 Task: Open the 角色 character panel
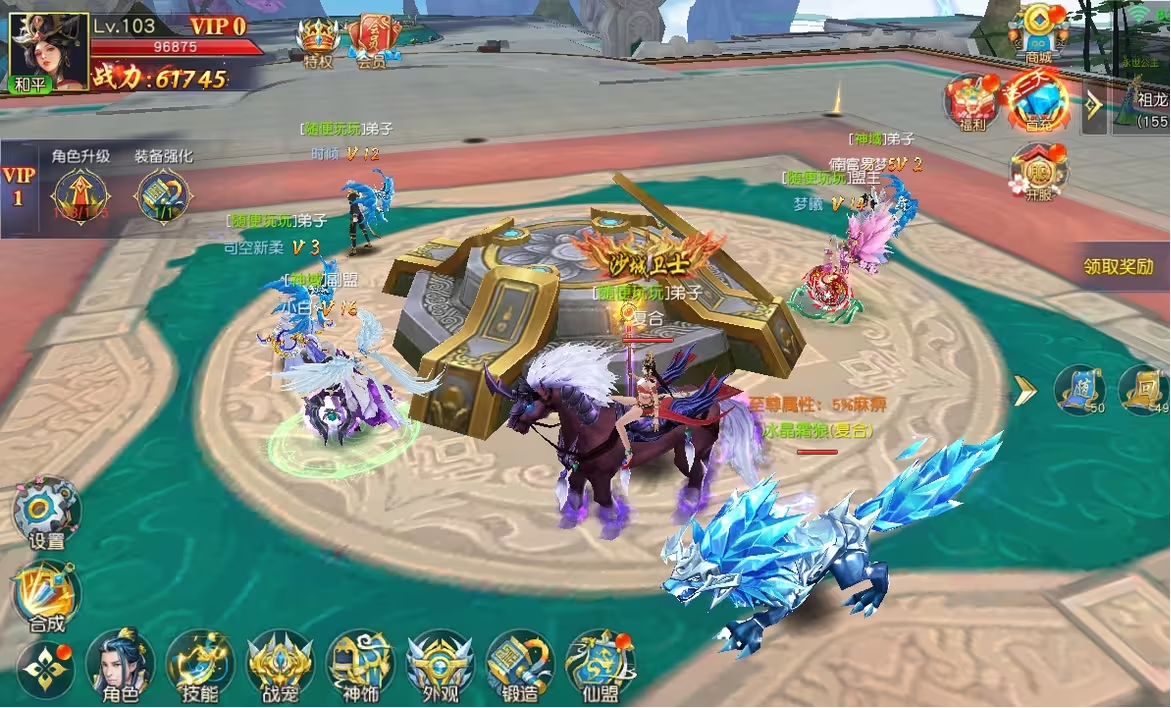tap(120, 663)
